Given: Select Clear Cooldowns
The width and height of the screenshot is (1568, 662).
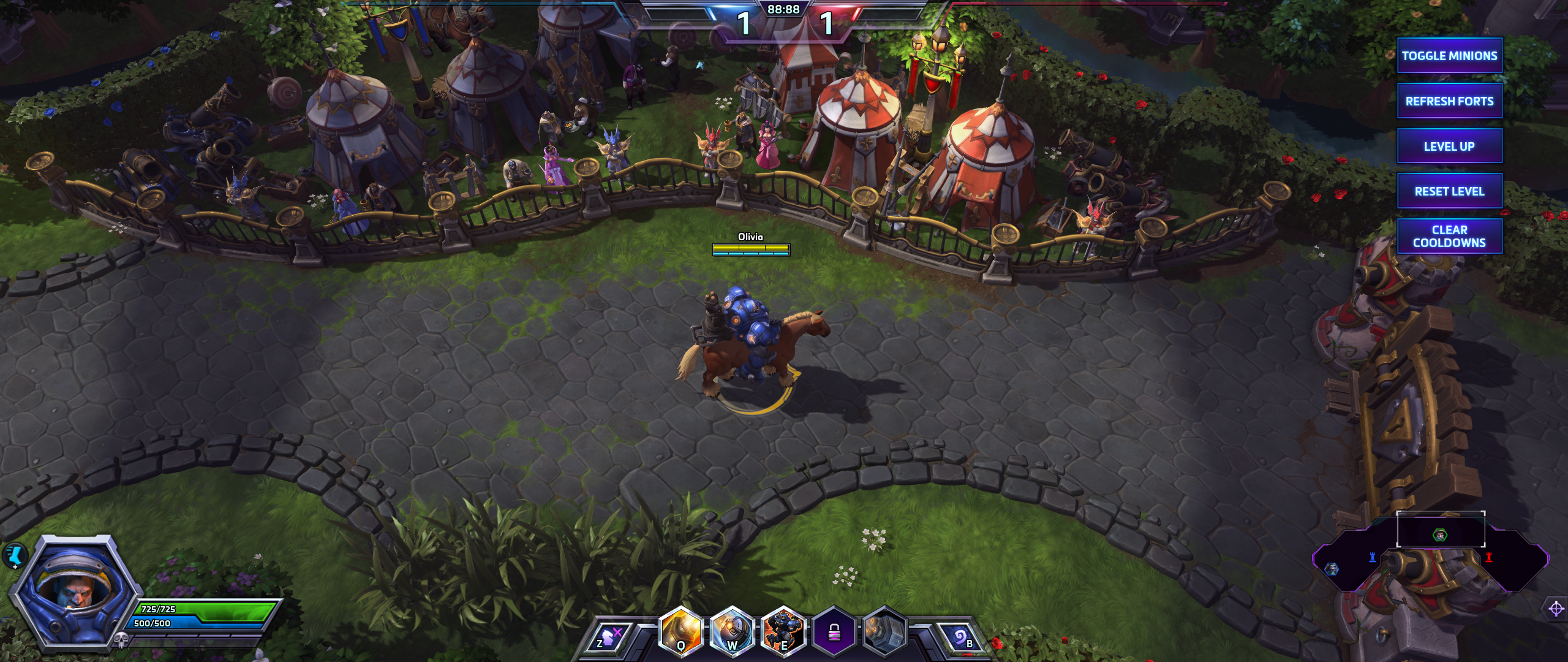Looking at the screenshot, I should 1449,236.
